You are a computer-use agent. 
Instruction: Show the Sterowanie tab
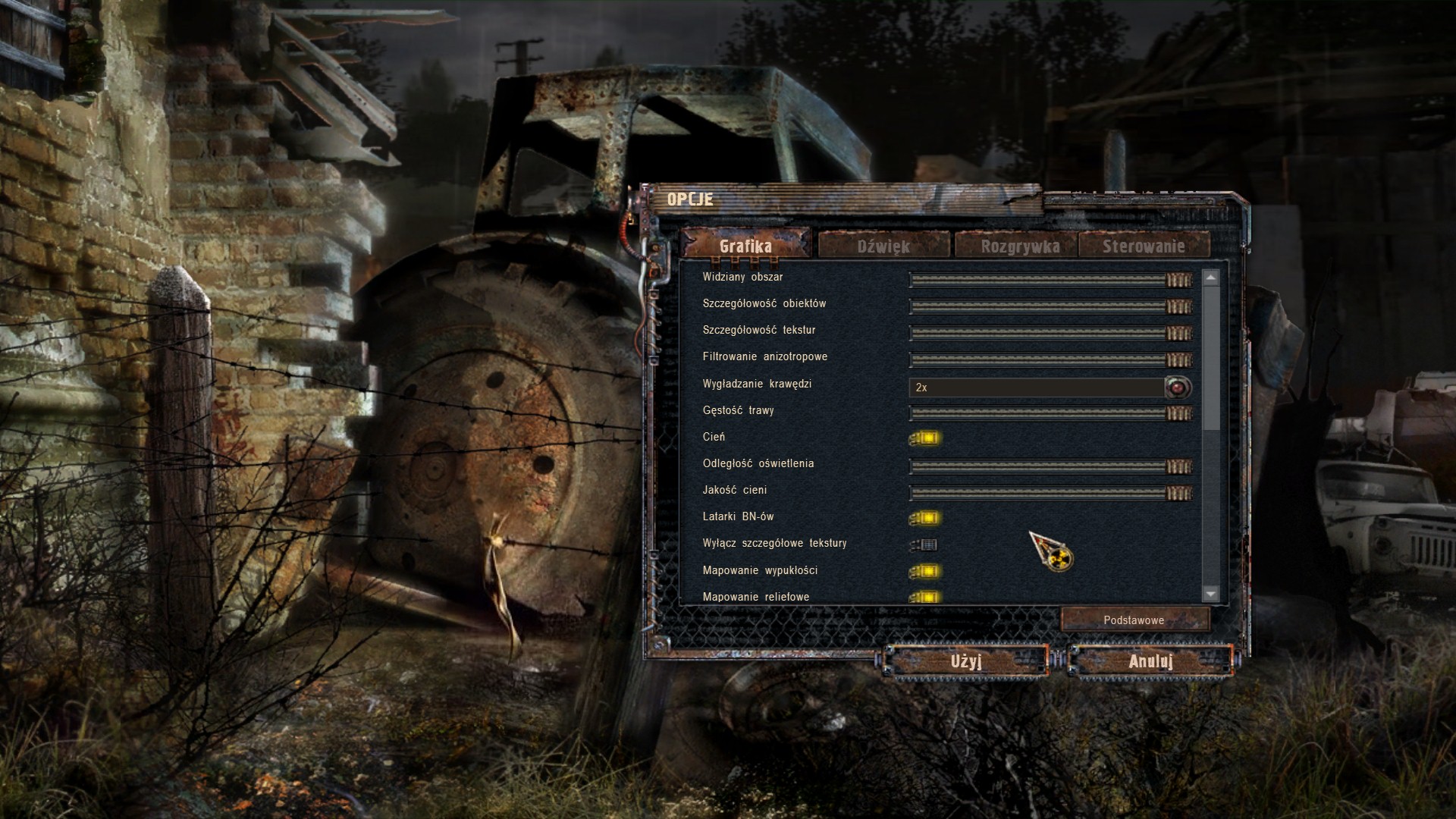[x=1143, y=246]
